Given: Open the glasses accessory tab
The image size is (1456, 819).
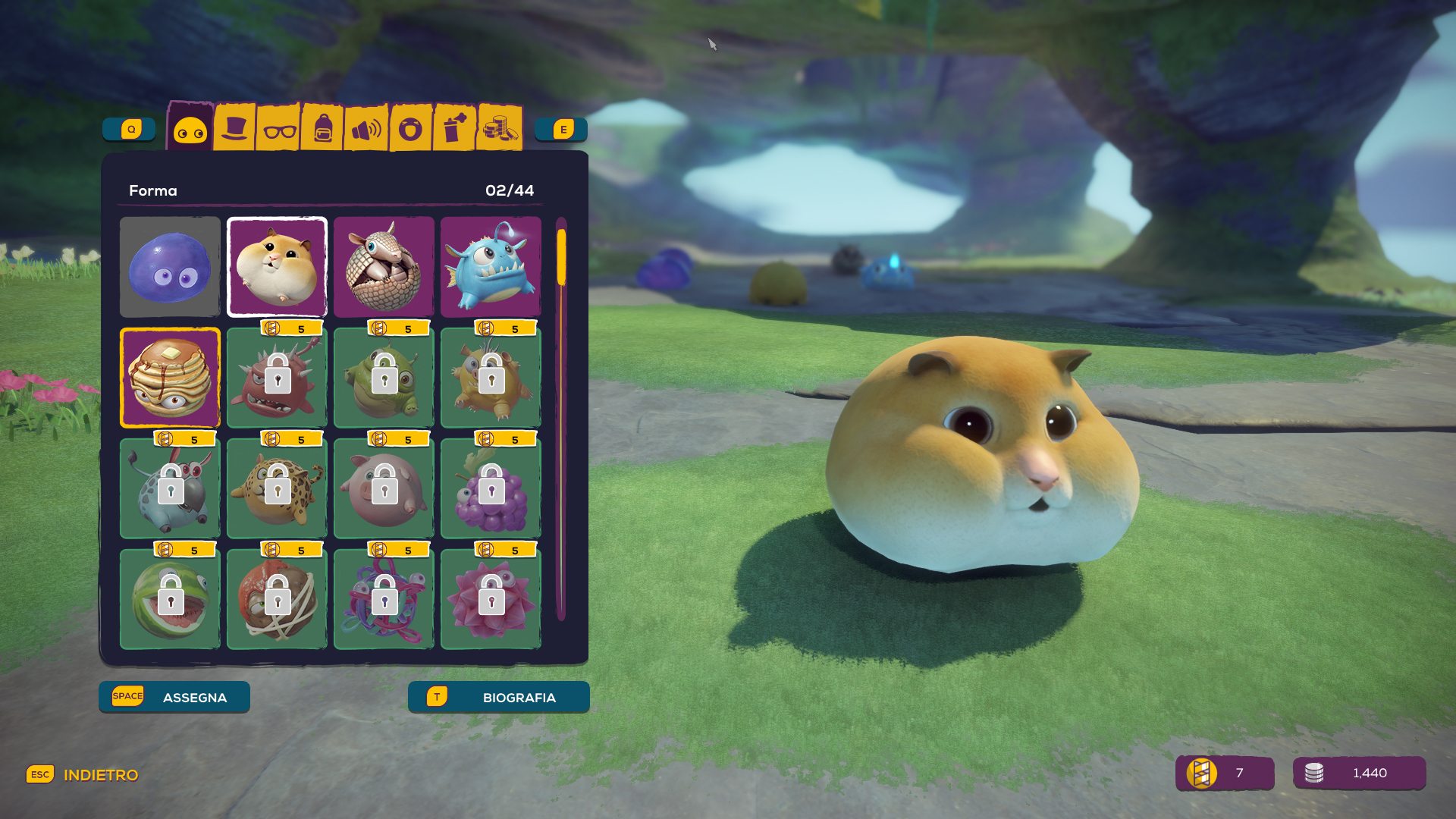Looking at the screenshot, I should coord(279,129).
